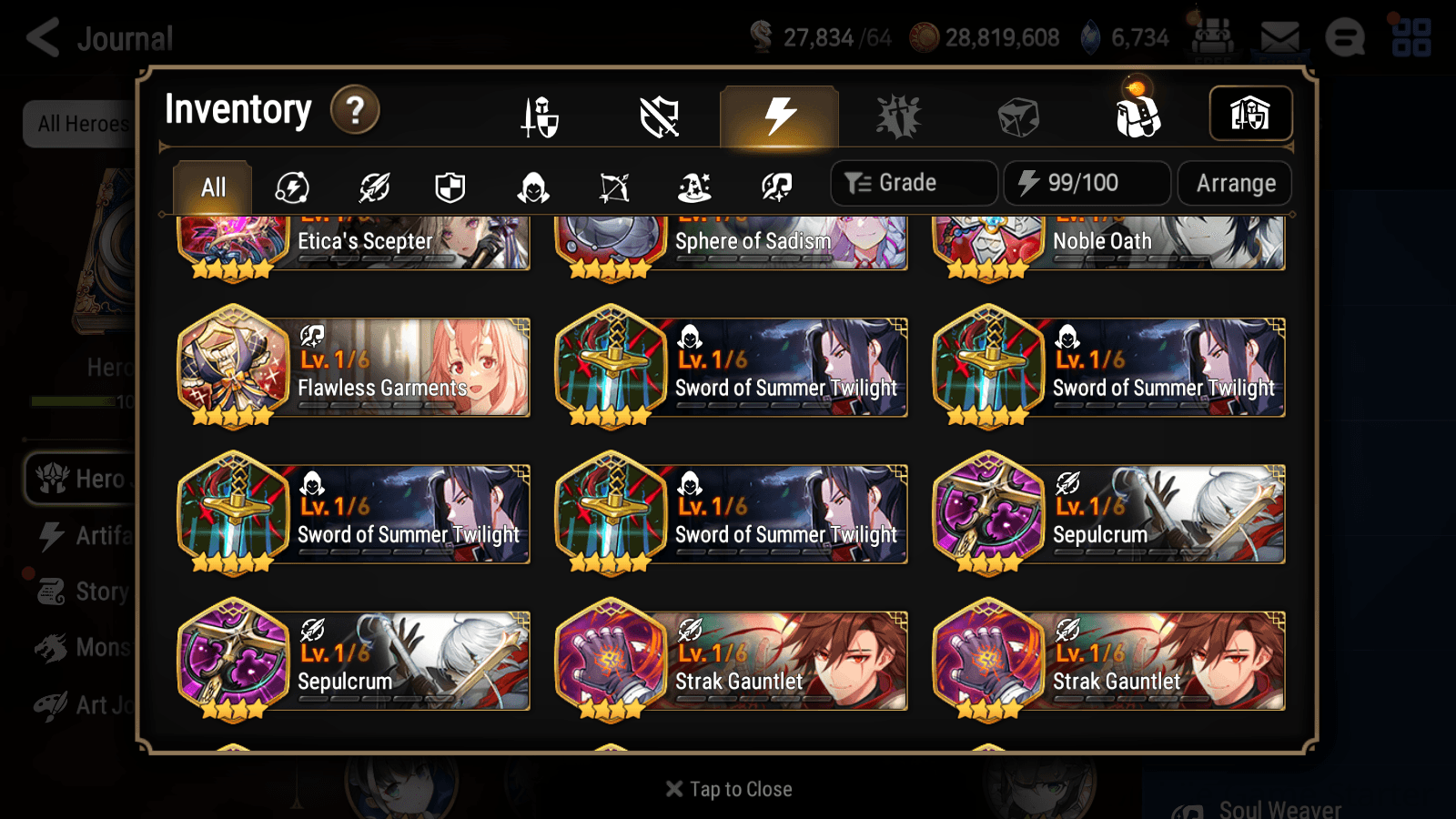Open the consumables backpack tab

coord(1139,116)
